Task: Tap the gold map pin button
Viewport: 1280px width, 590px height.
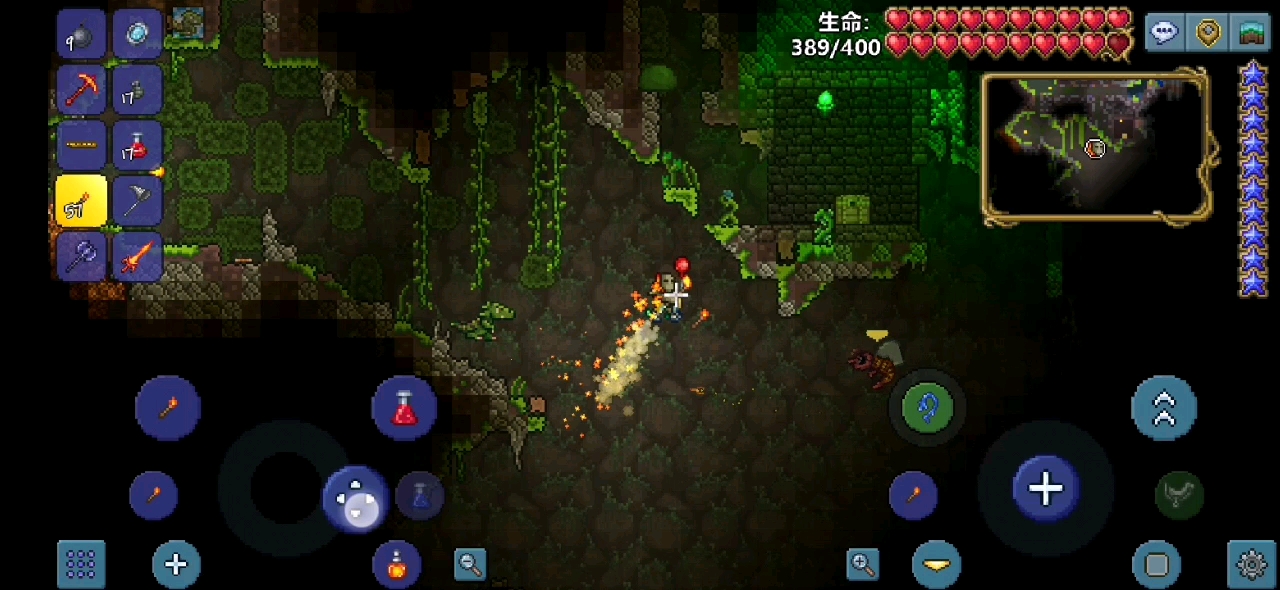Action: coord(1208,32)
